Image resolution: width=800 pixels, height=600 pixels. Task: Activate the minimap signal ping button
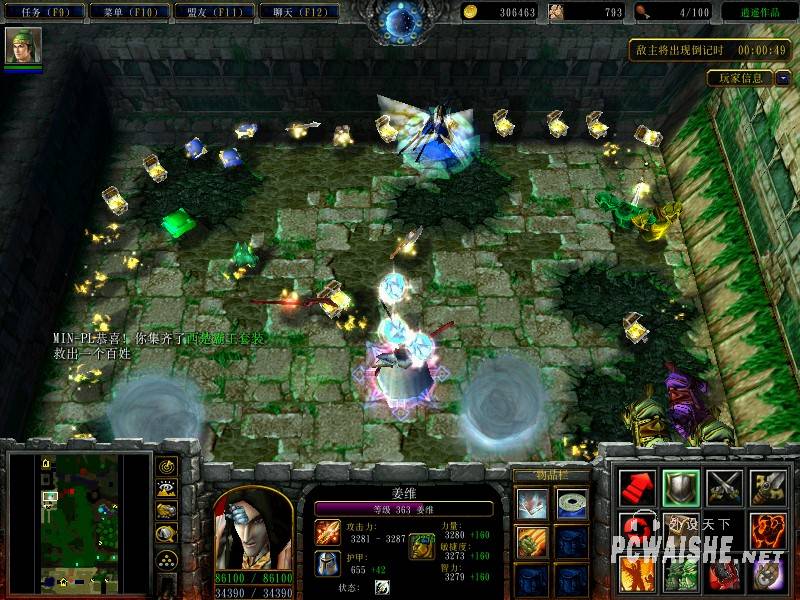click(x=166, y=468)
